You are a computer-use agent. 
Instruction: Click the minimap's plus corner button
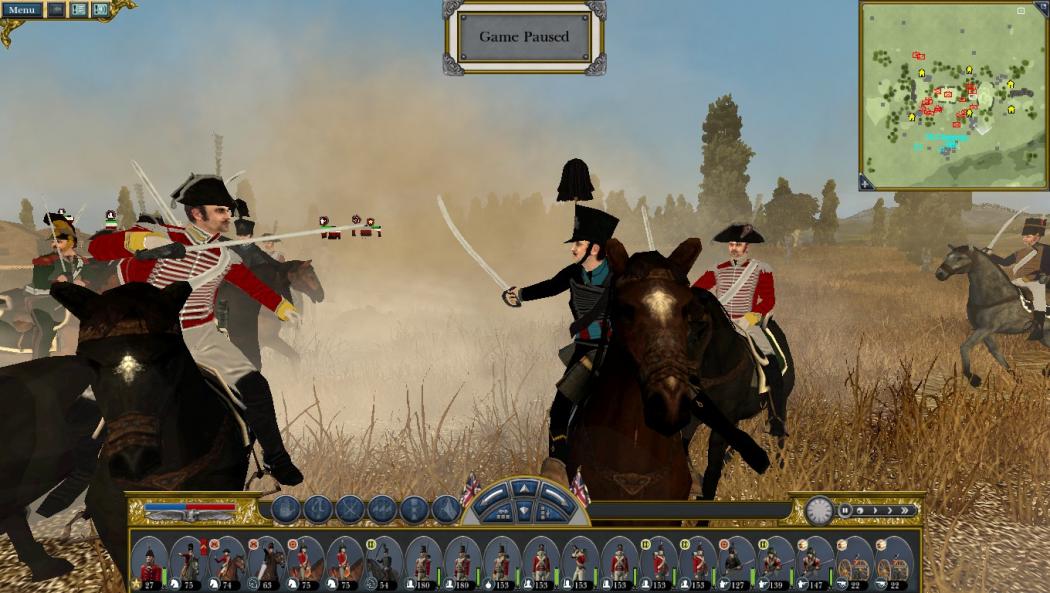[x=866, y=182]
